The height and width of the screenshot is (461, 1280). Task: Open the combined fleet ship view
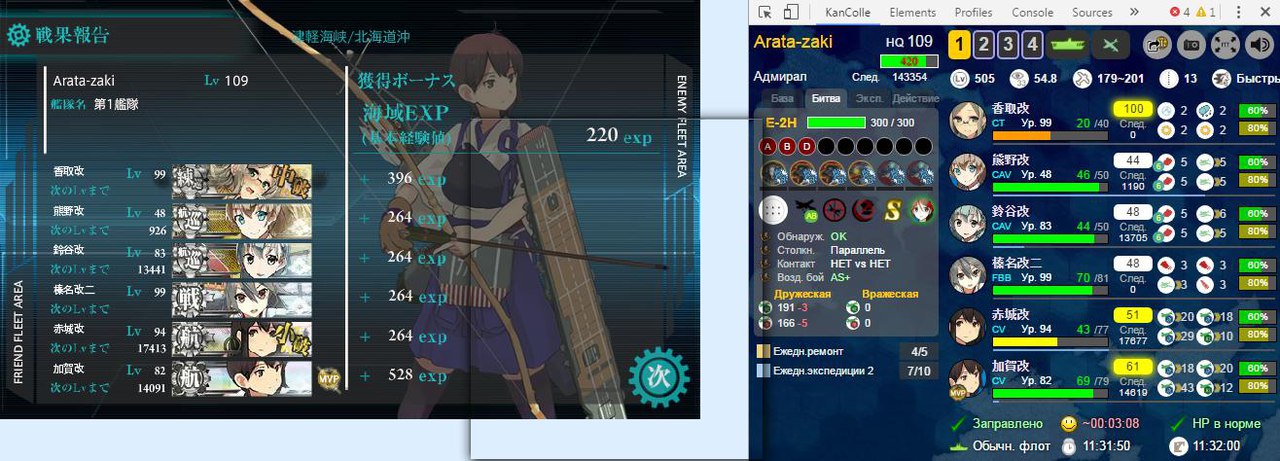pos(1071,45)
